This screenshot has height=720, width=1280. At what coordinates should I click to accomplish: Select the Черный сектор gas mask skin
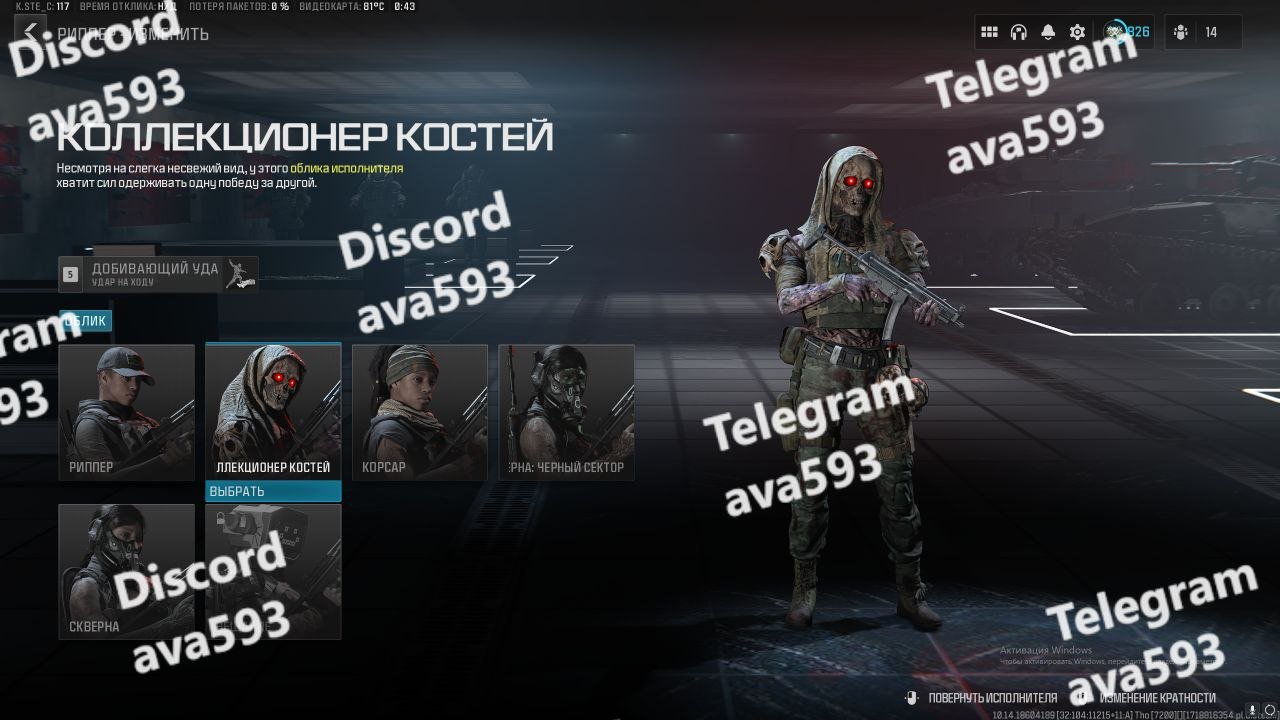click(567, 412)
